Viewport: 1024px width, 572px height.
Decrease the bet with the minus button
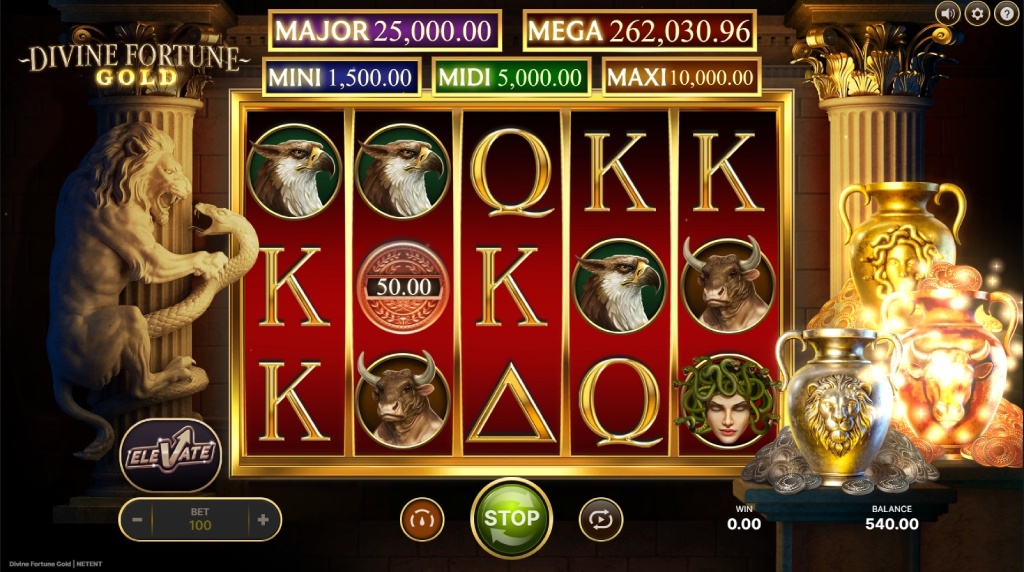pyautogui.click(x=137, y=520)
